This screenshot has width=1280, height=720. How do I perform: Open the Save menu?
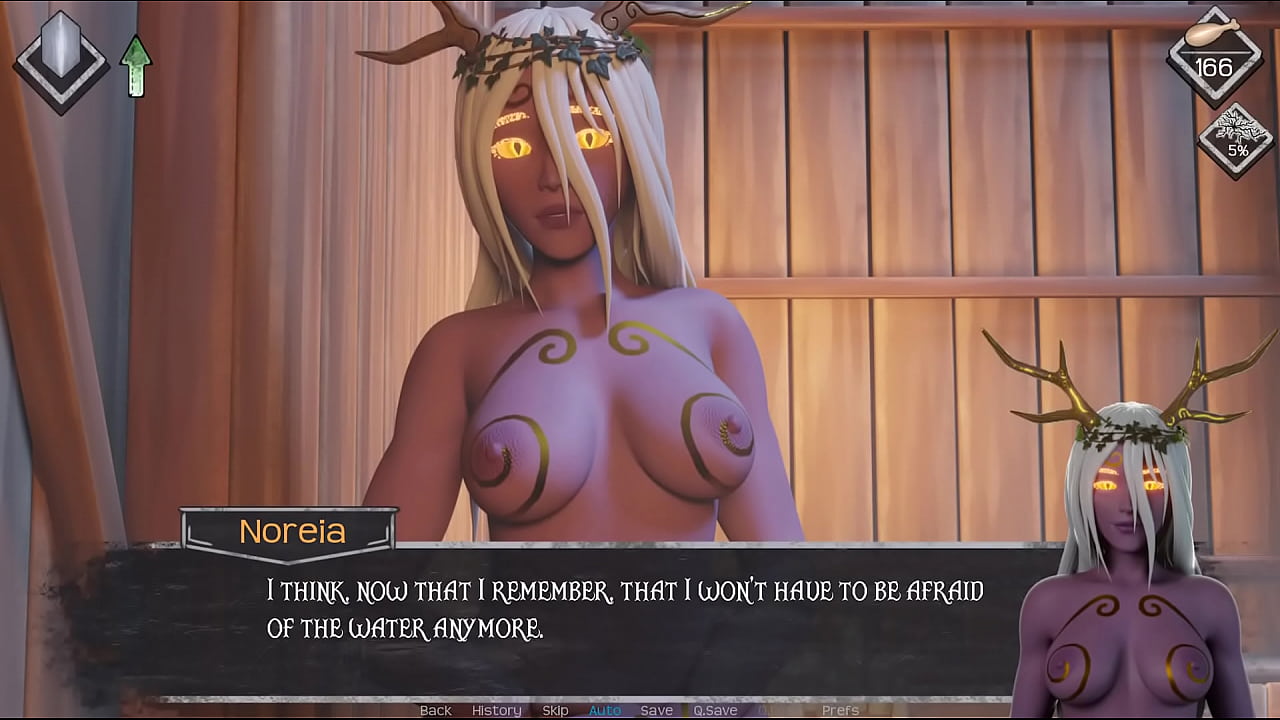click(656, 710)
